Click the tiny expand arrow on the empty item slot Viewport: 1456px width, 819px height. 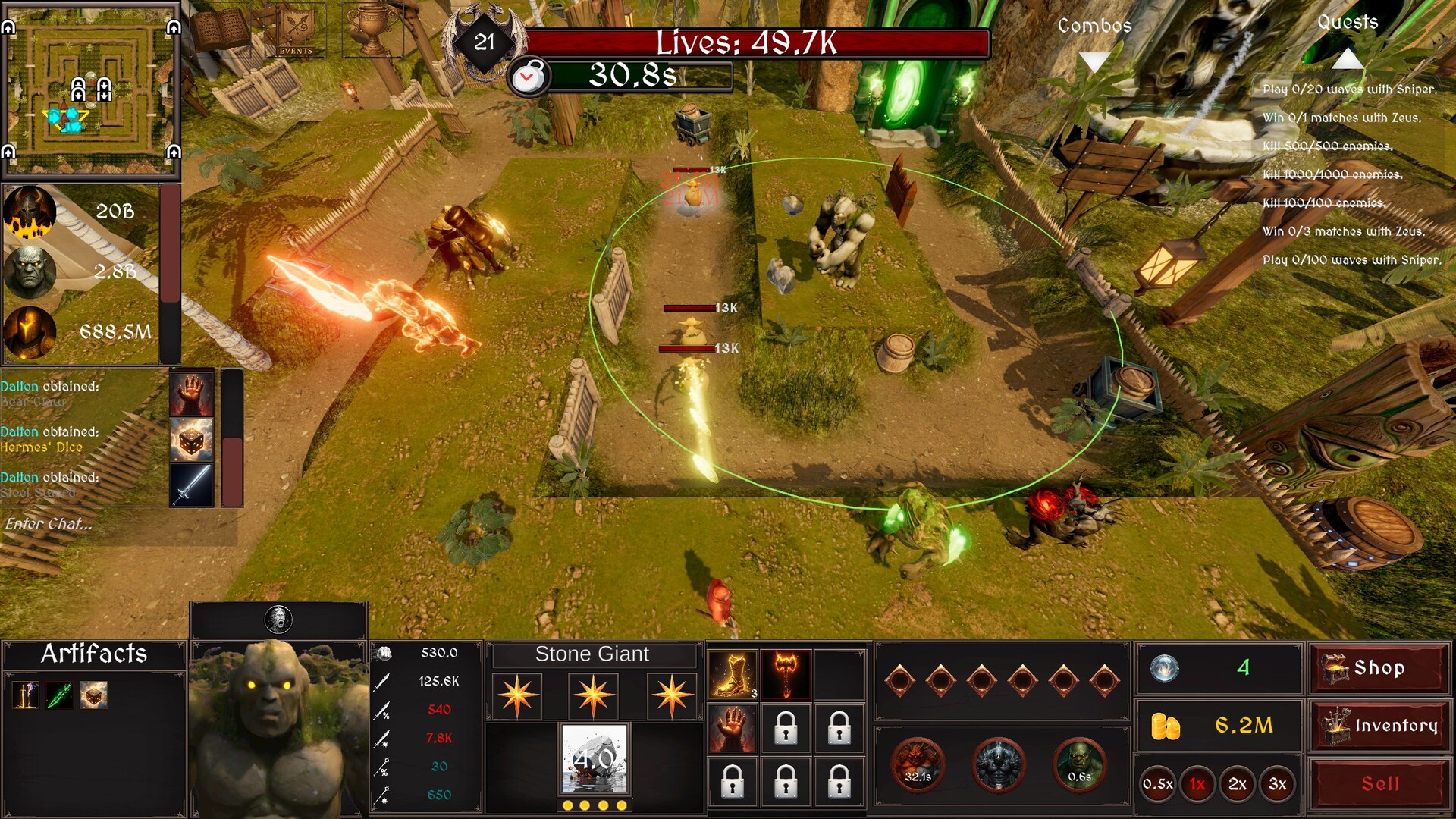point(860,653)
